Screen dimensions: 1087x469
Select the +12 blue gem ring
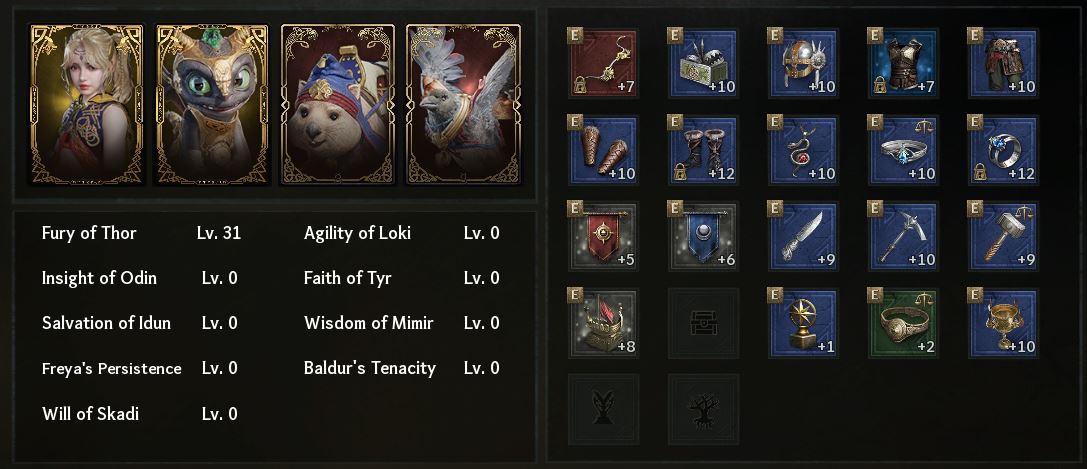(x=1003, y=150)
